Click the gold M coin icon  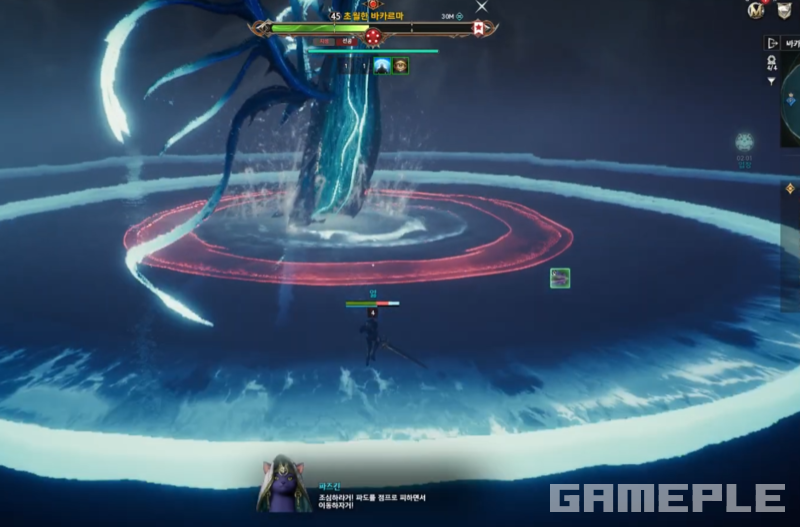[756, 10]
